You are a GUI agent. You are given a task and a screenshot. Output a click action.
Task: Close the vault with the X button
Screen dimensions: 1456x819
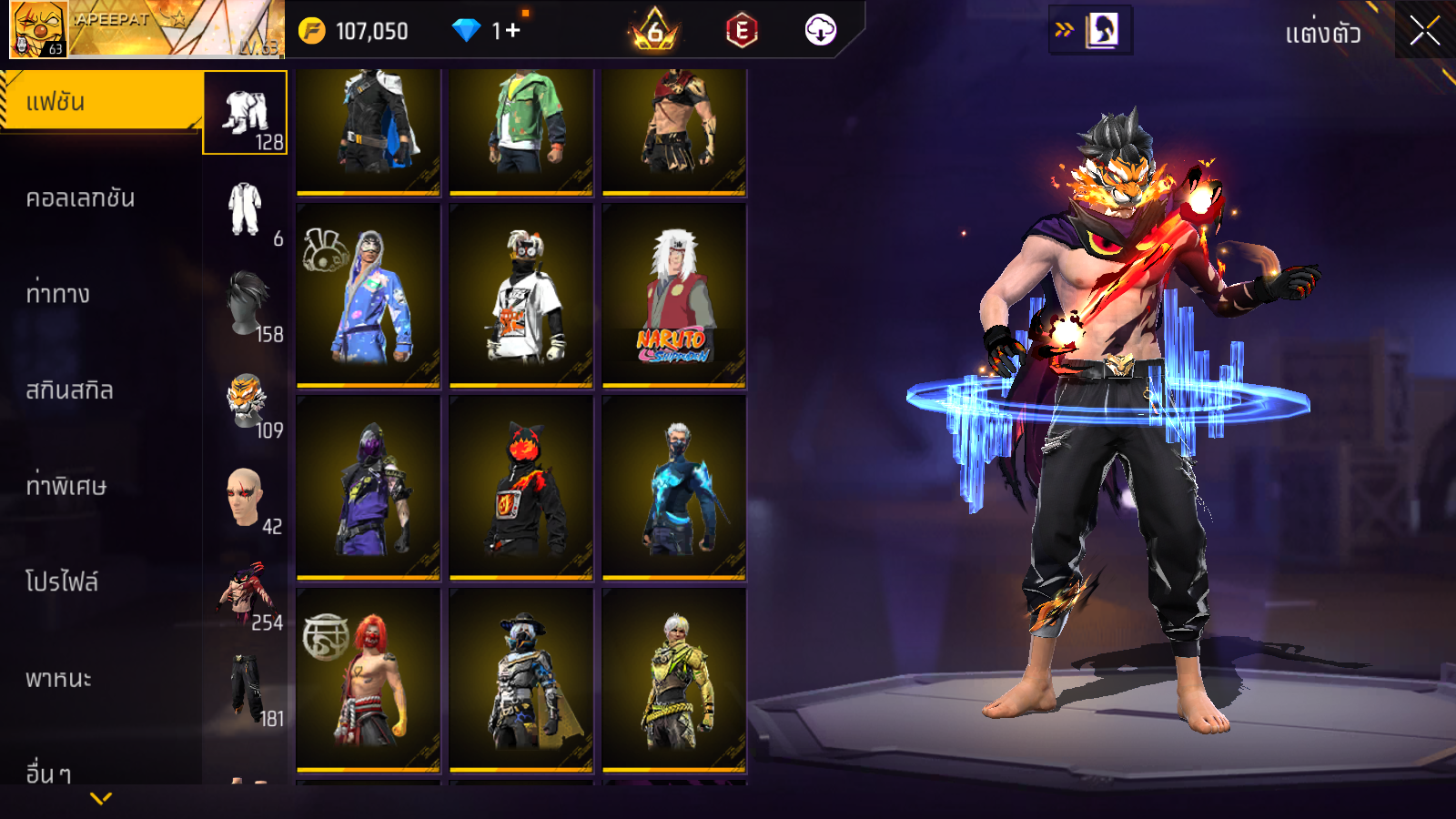[x=1424, y=31]
